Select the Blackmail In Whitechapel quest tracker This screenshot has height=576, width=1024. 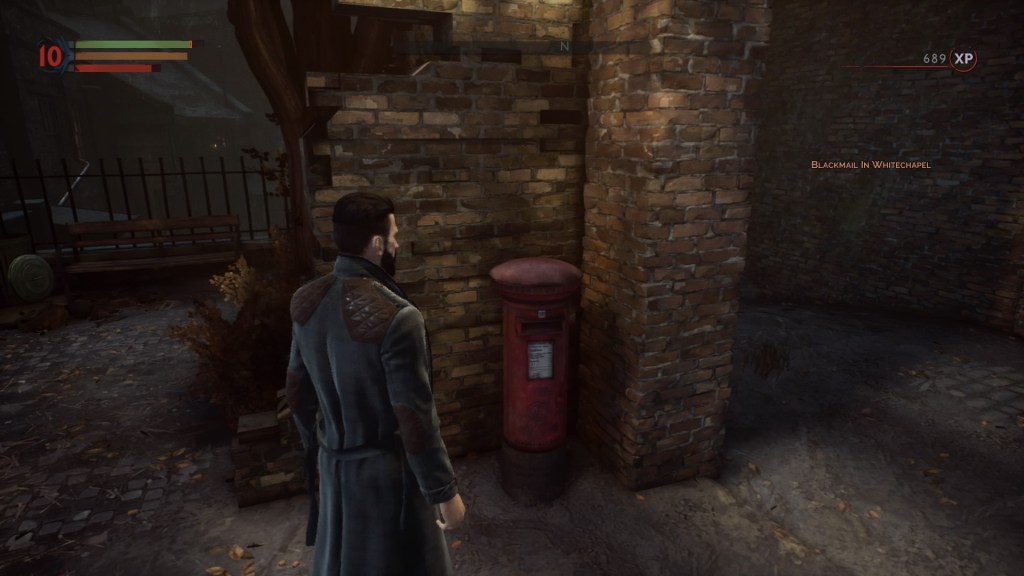point(870,164)
